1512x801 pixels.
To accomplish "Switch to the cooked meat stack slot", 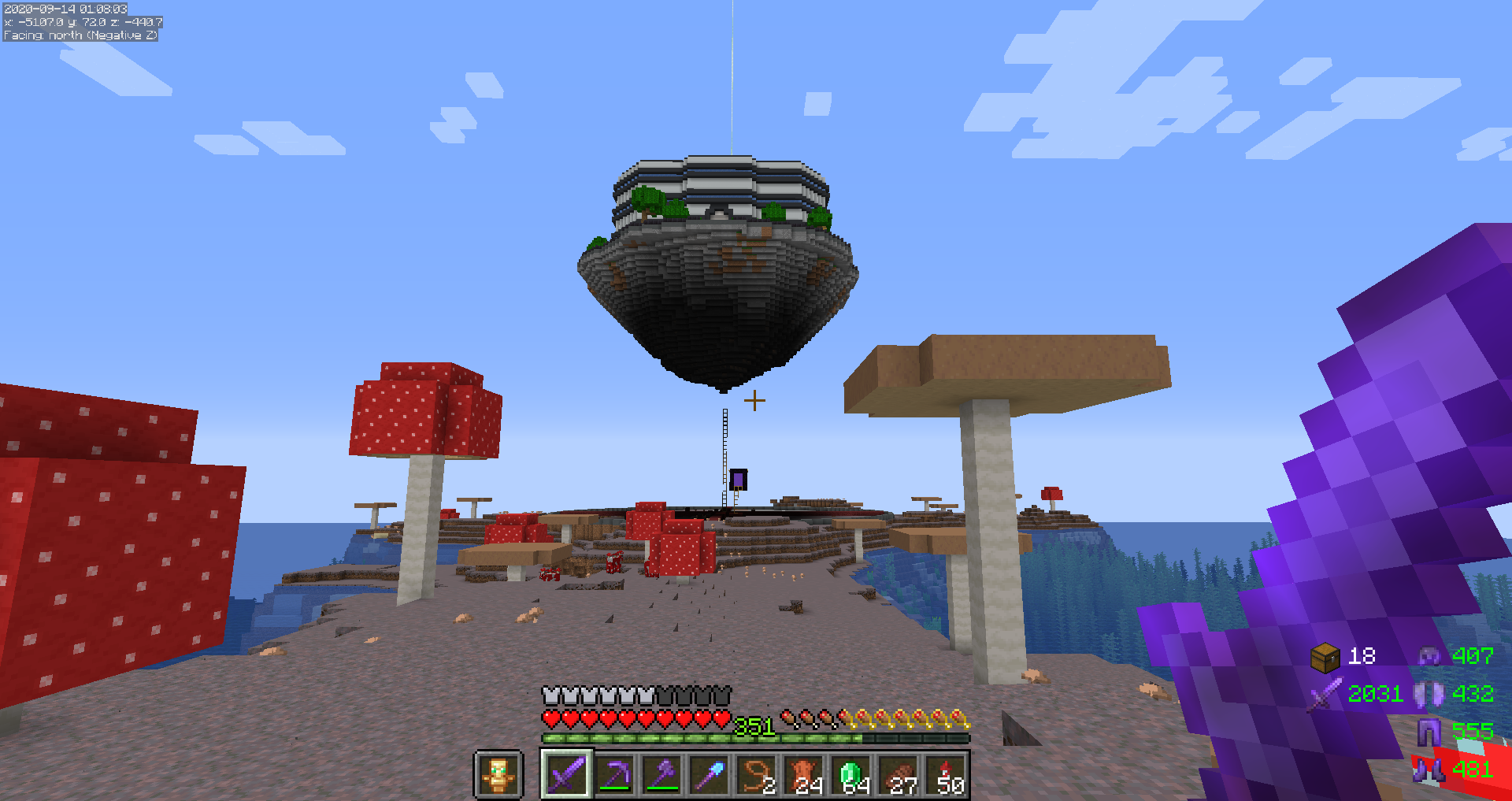I will pyautogui.click(x=899, y=775).
